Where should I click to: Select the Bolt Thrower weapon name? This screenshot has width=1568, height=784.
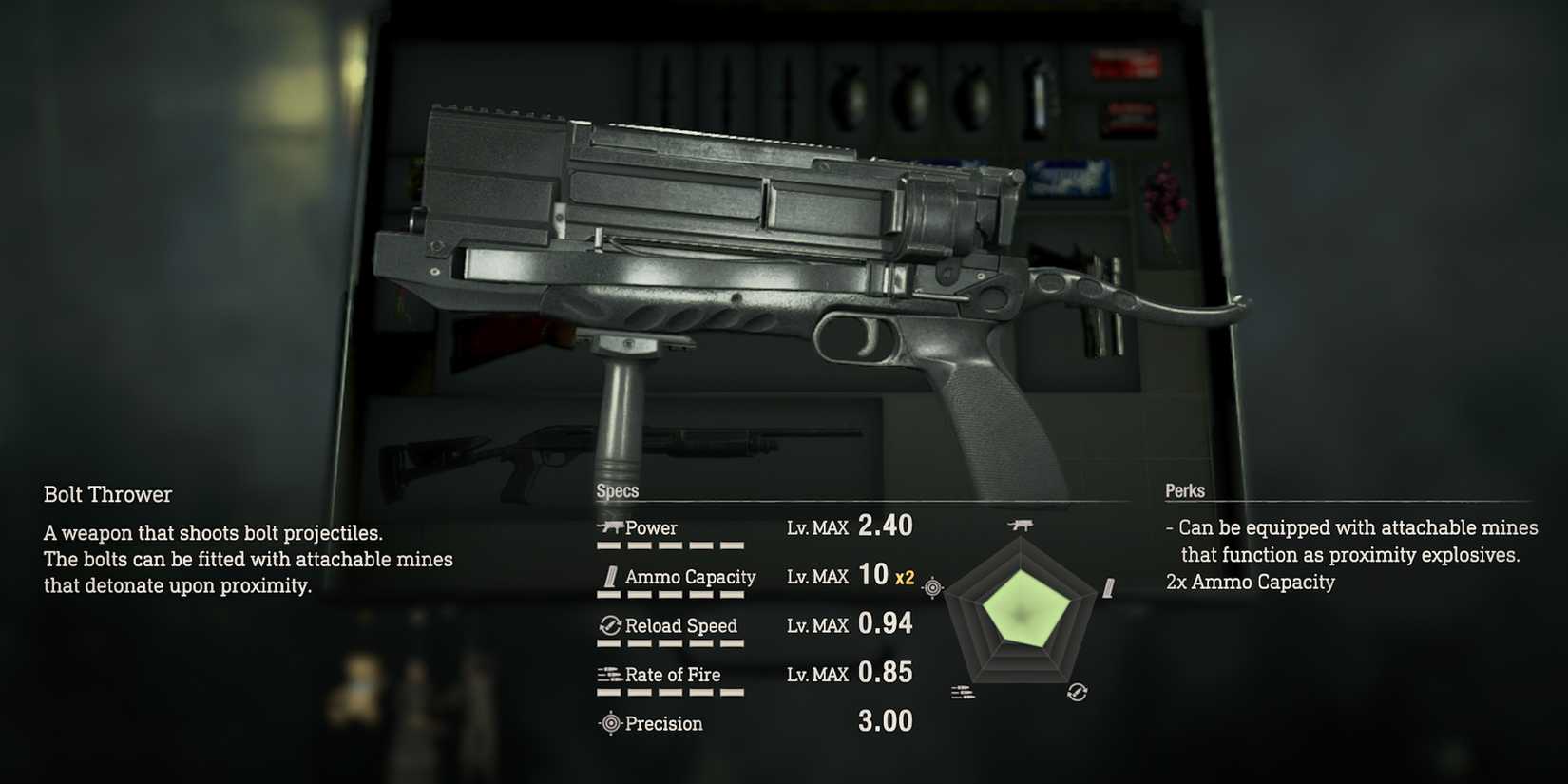106,493
